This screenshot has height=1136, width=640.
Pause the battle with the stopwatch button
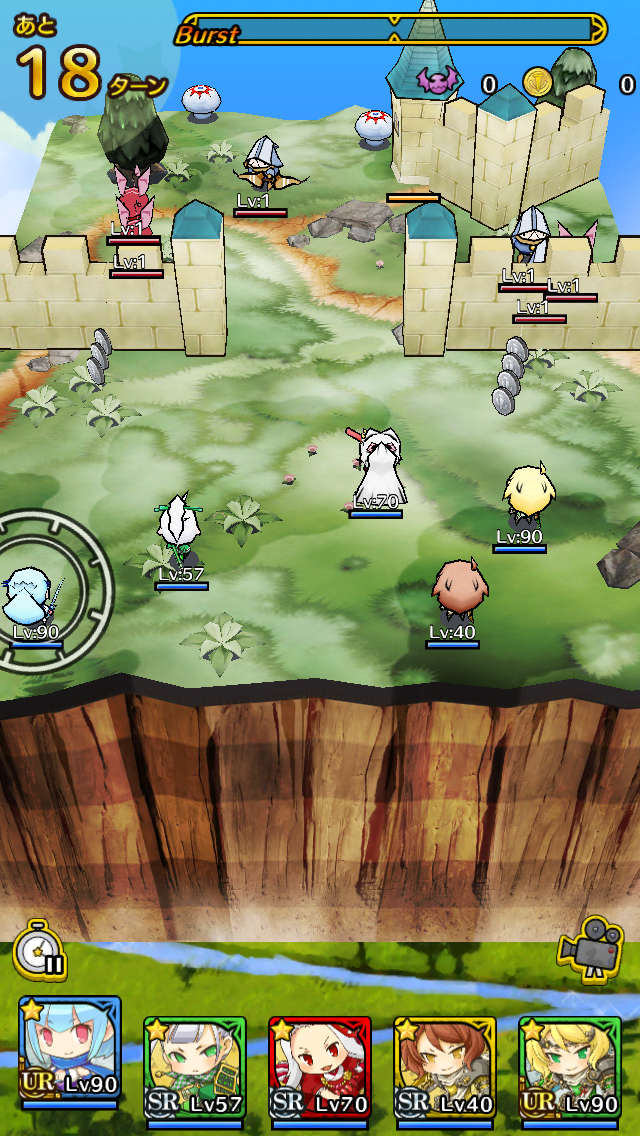[x=40, y=950]
